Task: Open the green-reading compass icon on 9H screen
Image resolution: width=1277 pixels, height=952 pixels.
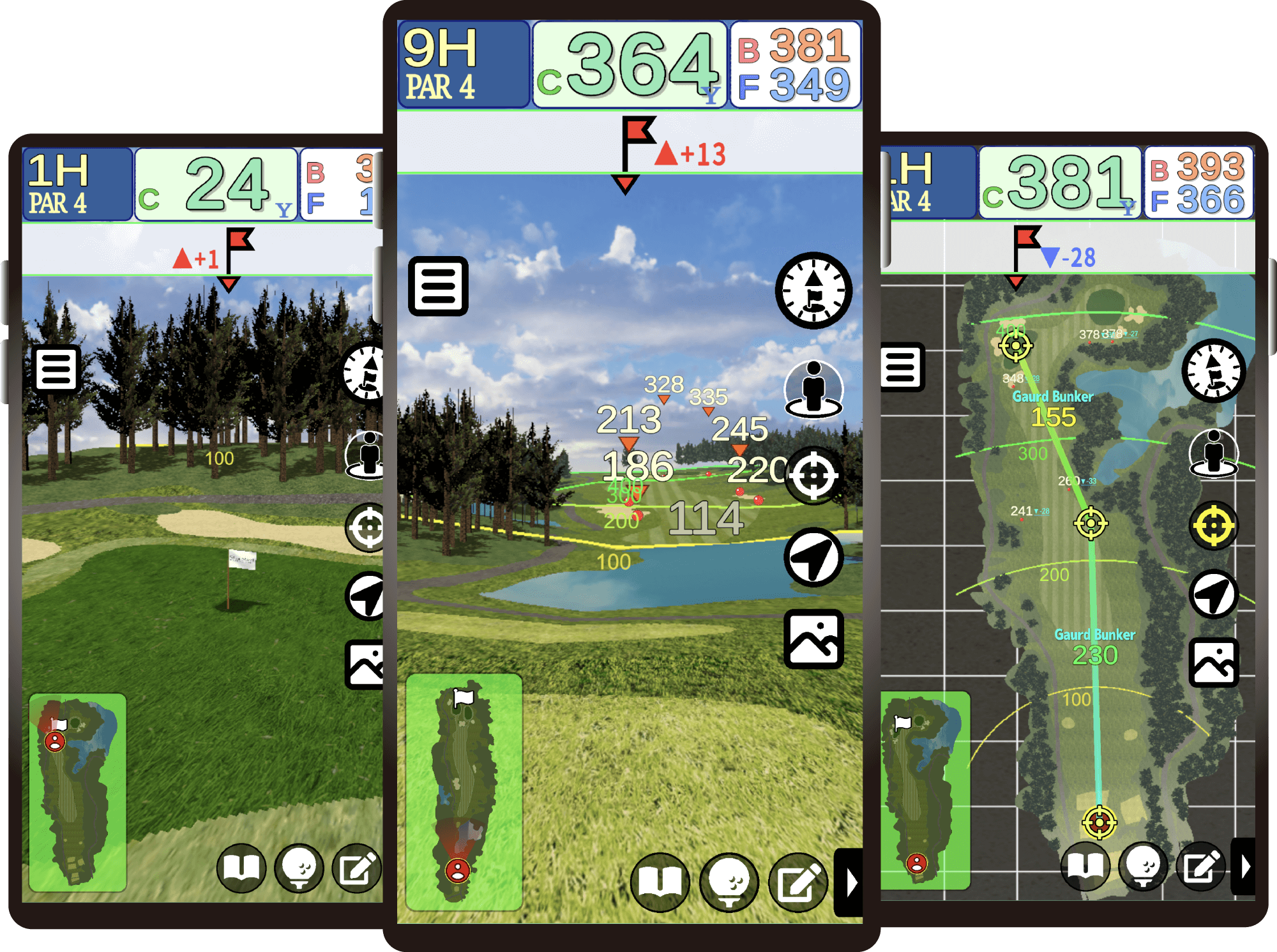Action: 813,291
